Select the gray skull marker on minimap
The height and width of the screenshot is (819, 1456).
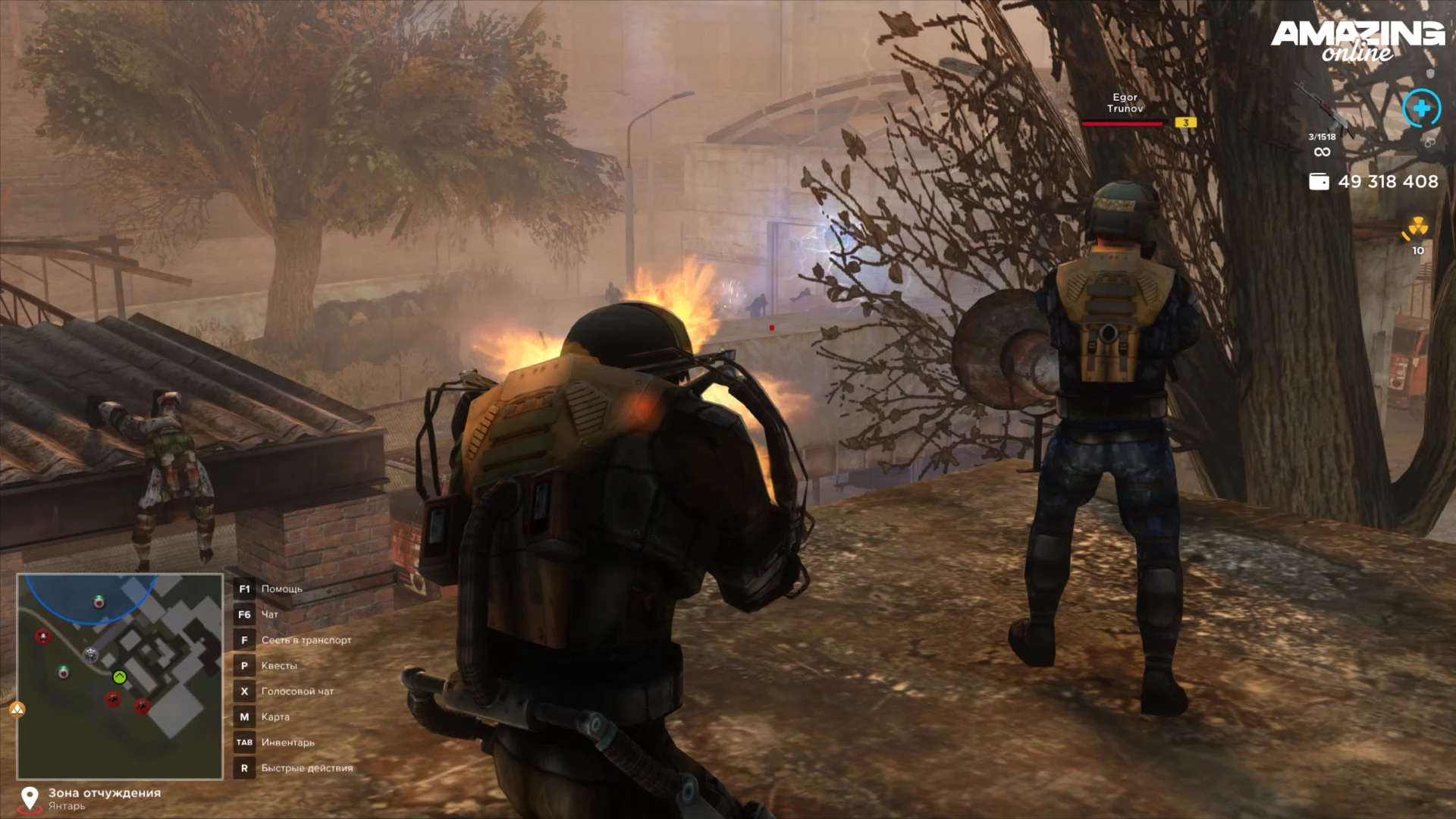[91, 654]
